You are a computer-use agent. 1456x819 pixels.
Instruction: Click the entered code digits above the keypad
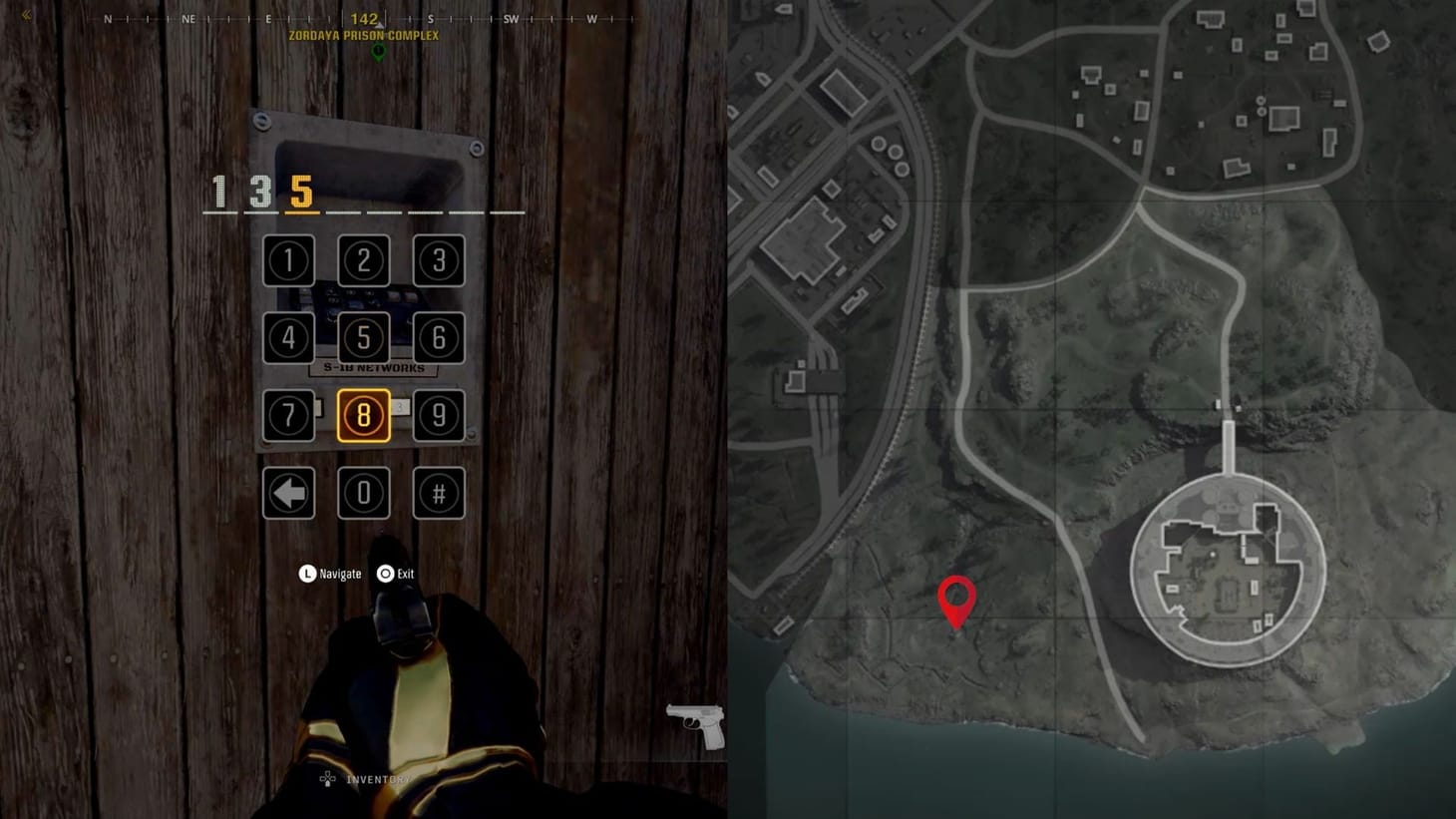click(259, 193)
